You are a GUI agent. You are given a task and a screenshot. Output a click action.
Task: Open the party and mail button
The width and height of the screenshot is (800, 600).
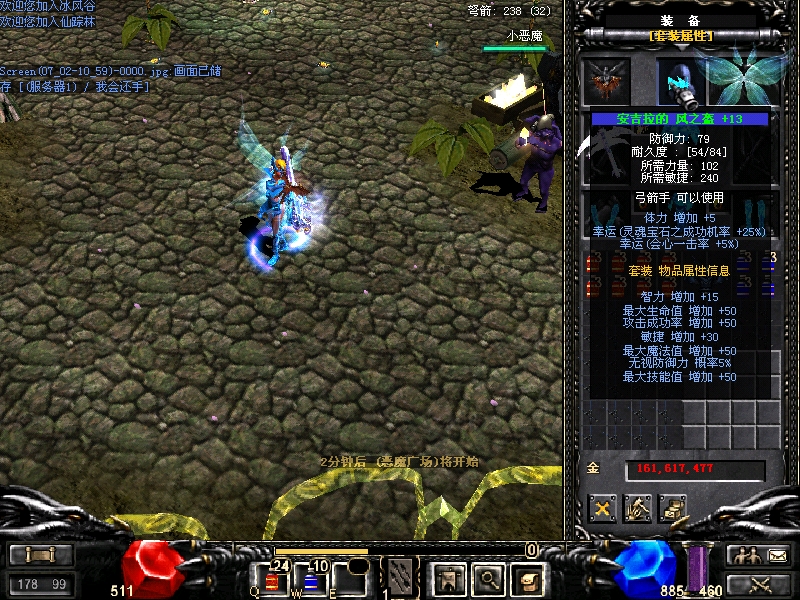coord(758,555)
